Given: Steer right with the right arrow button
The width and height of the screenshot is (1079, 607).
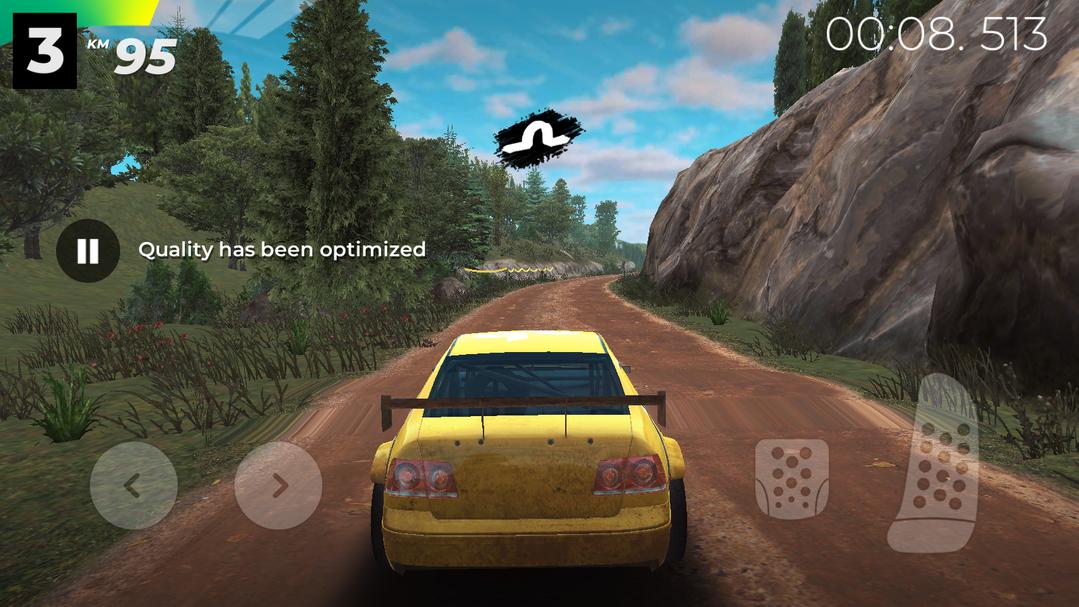Looking at the screenshot, I should 278,486.
